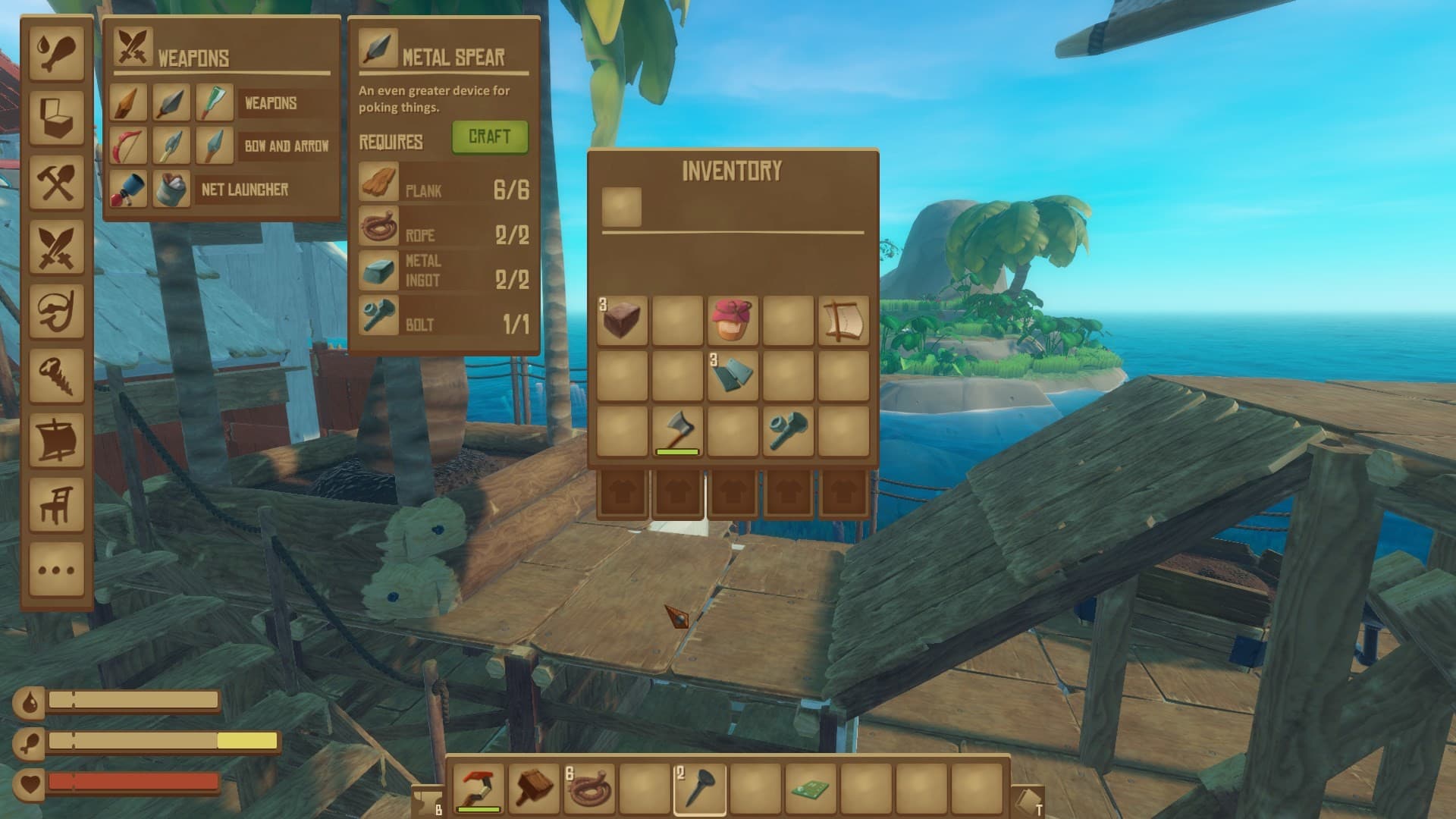Image resolution: width=1456 pixels, height=819 pixels.
Task: Switch to the Bow and Arrow group
Action: [x=288, y=146]
